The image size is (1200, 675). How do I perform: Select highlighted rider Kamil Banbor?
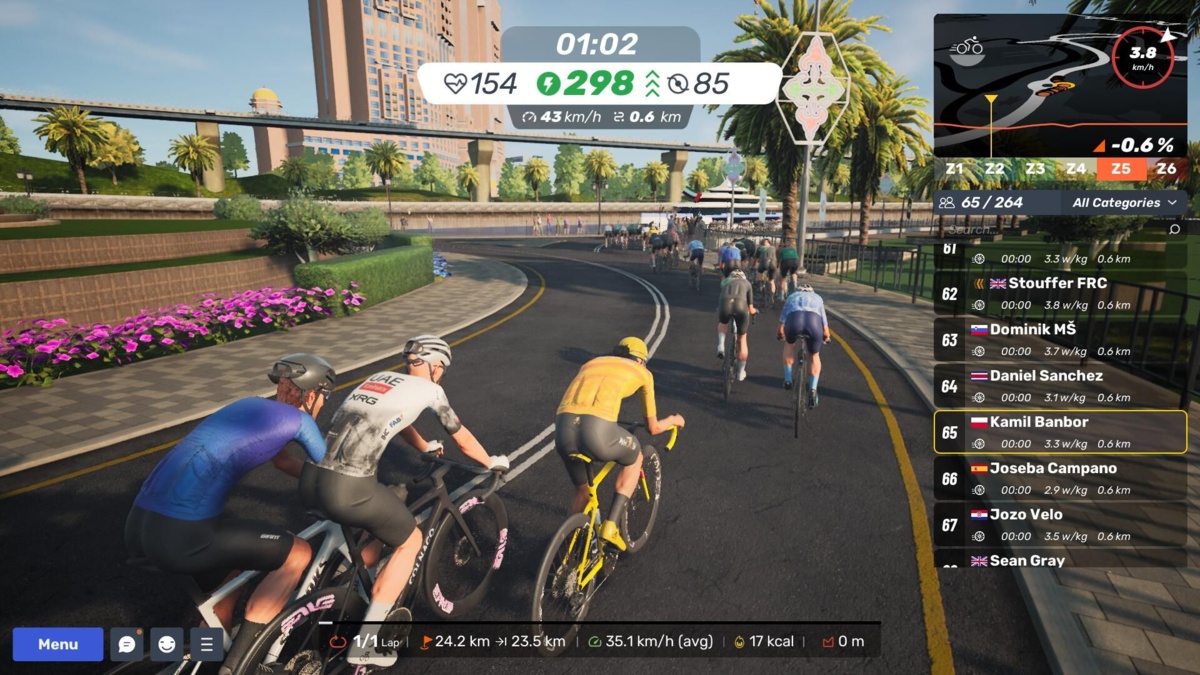coord(1060,432)
